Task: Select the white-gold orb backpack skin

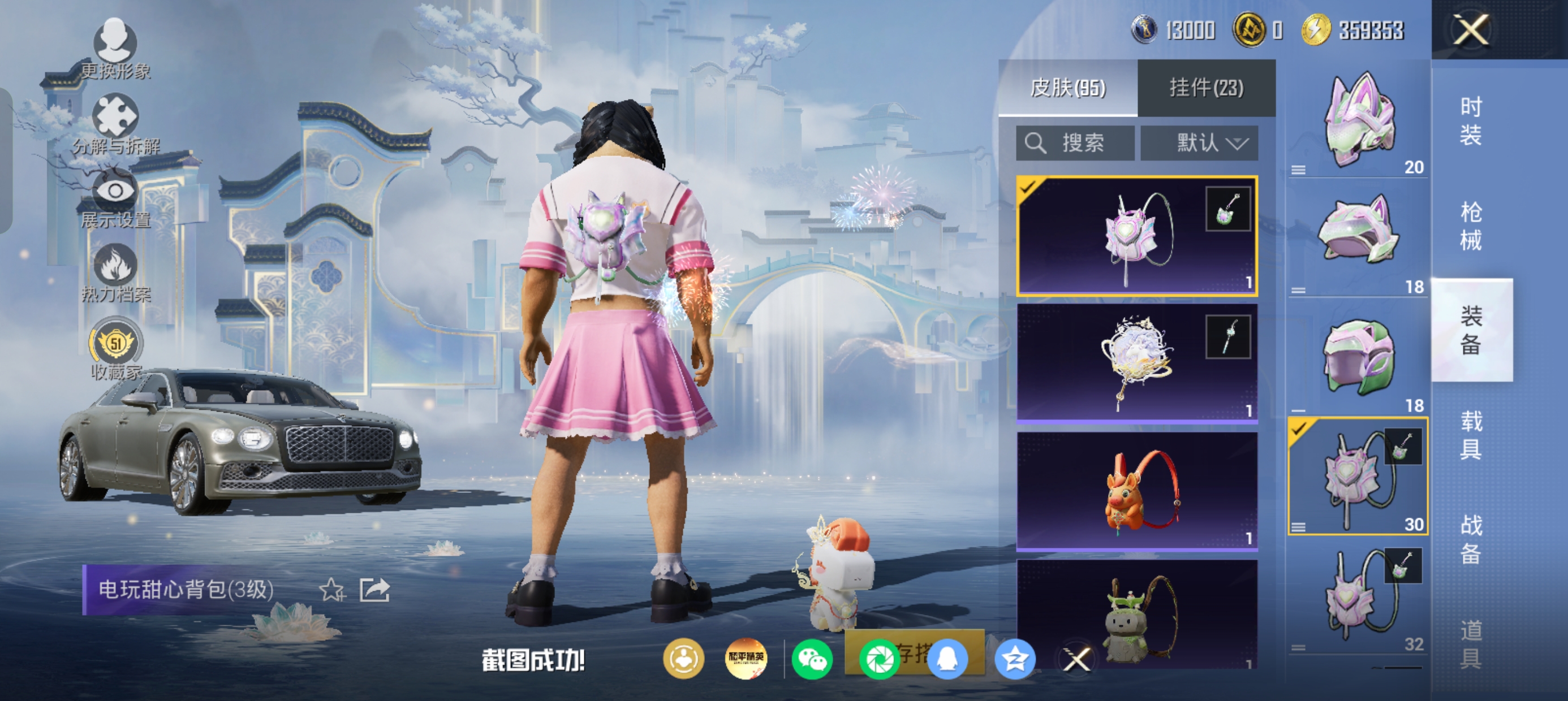Action: coord(1137,363)
